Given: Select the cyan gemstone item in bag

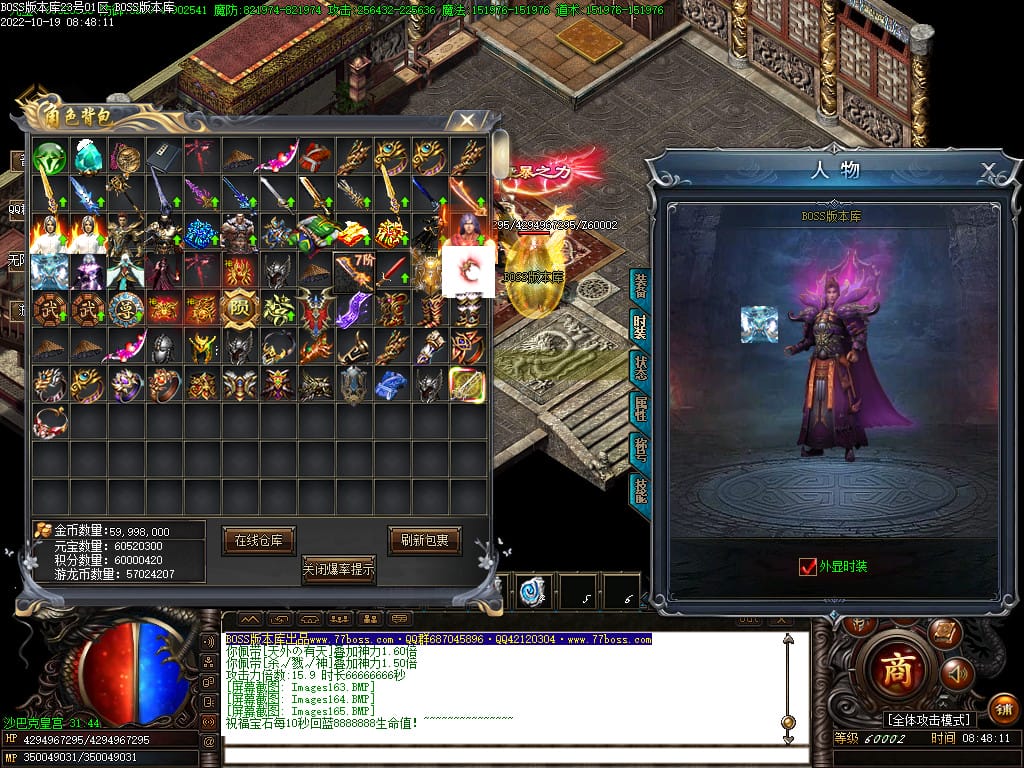Looking at the screenshot, I should pyautogui.click(x=89, y=157).
